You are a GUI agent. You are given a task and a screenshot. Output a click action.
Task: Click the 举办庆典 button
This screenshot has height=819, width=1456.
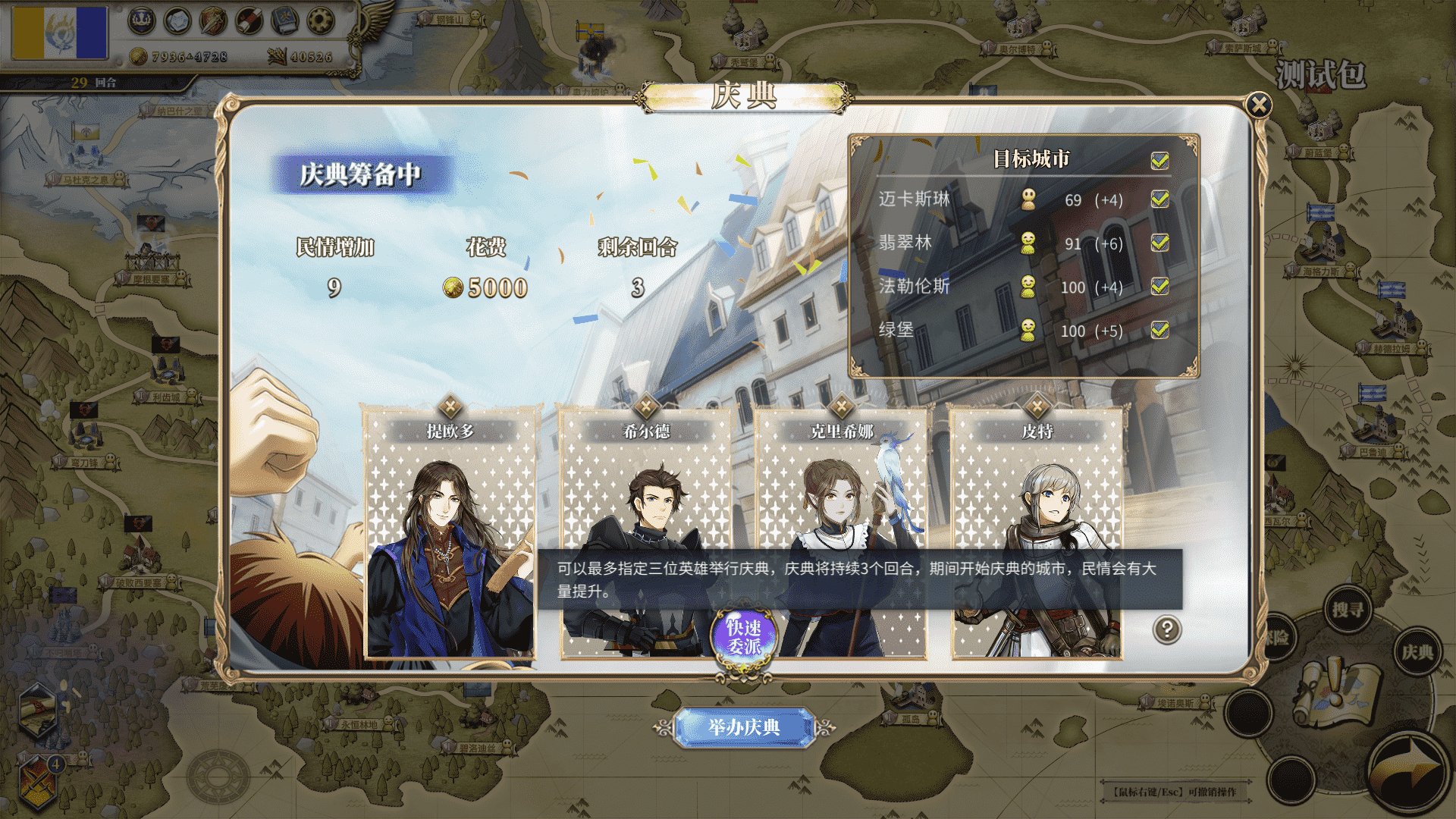(743, 727)
